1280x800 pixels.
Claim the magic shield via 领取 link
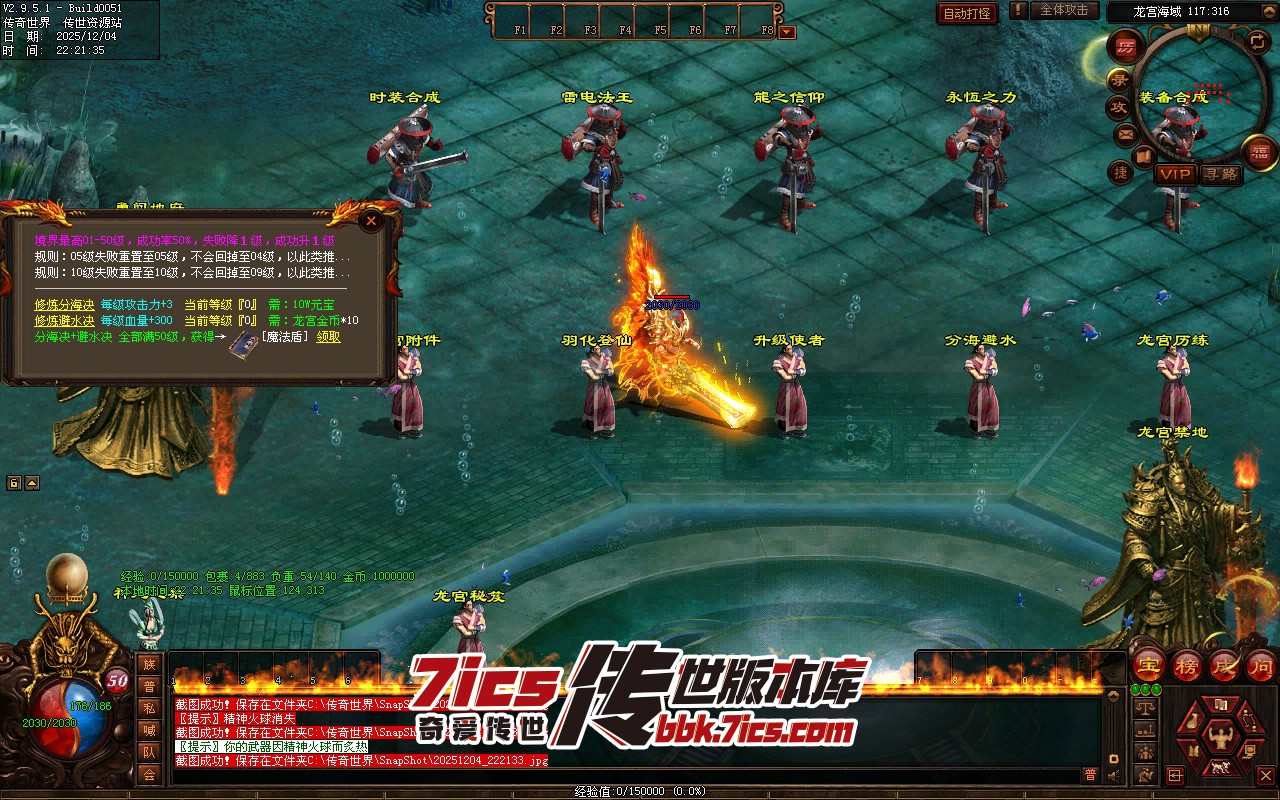click(x=328, y=337)
